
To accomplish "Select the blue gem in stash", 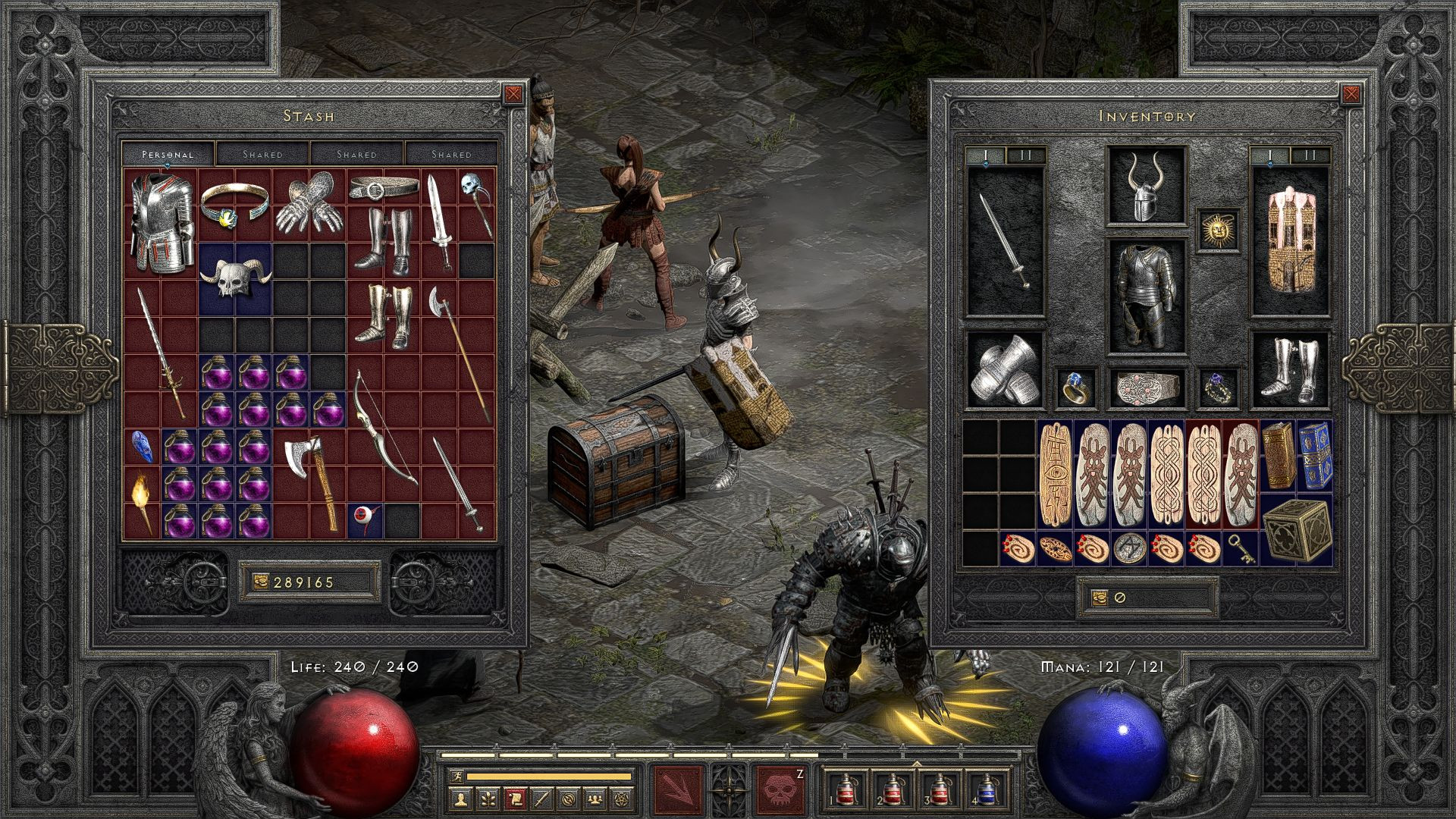I will pos(141,446).
